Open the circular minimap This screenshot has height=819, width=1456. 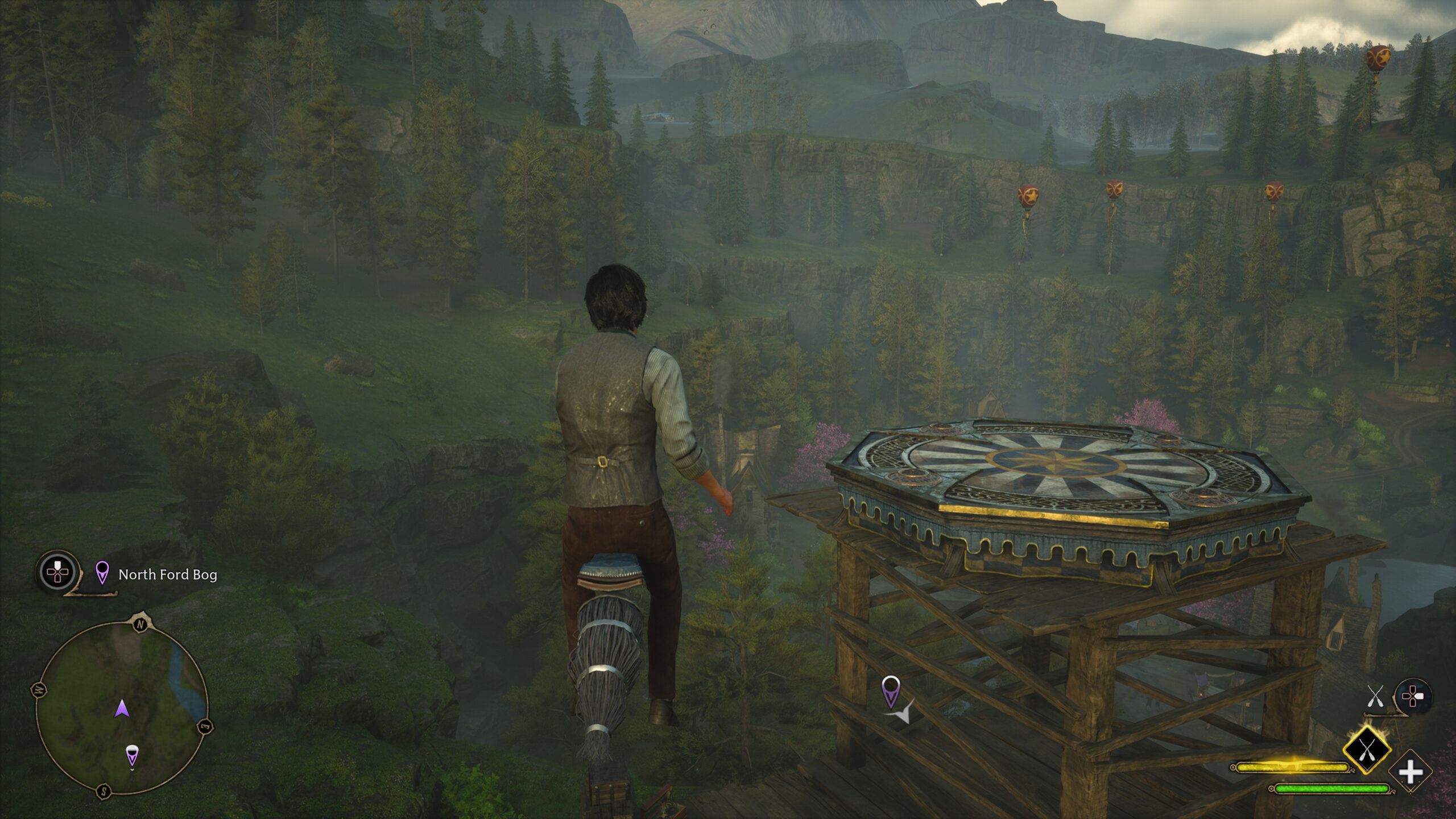click(x=121, y=706)
